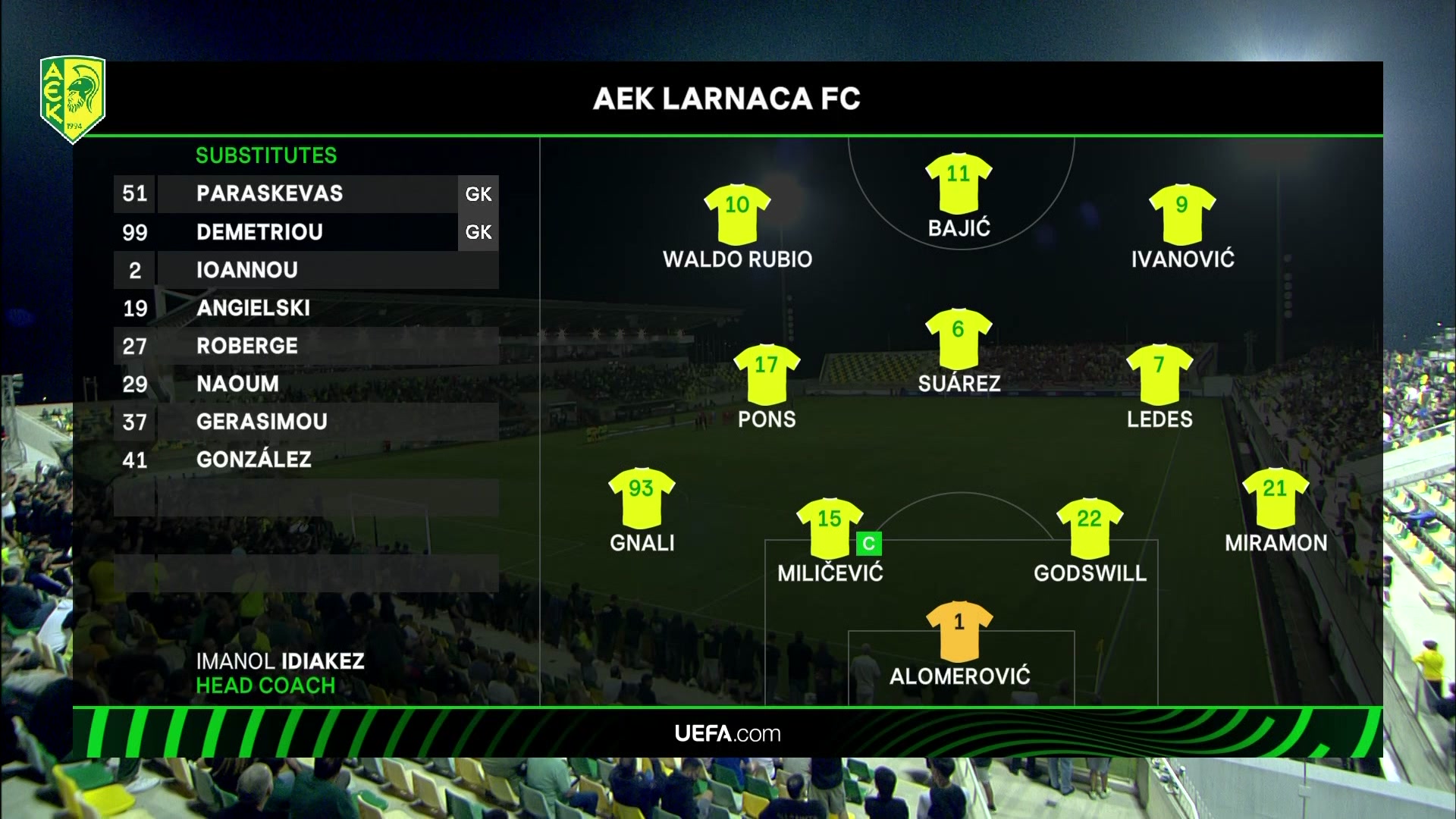Choose Ledes' number 7 shirt
The width and height of the screenshot is (1456, 819).
click(x=1159, y=374)
